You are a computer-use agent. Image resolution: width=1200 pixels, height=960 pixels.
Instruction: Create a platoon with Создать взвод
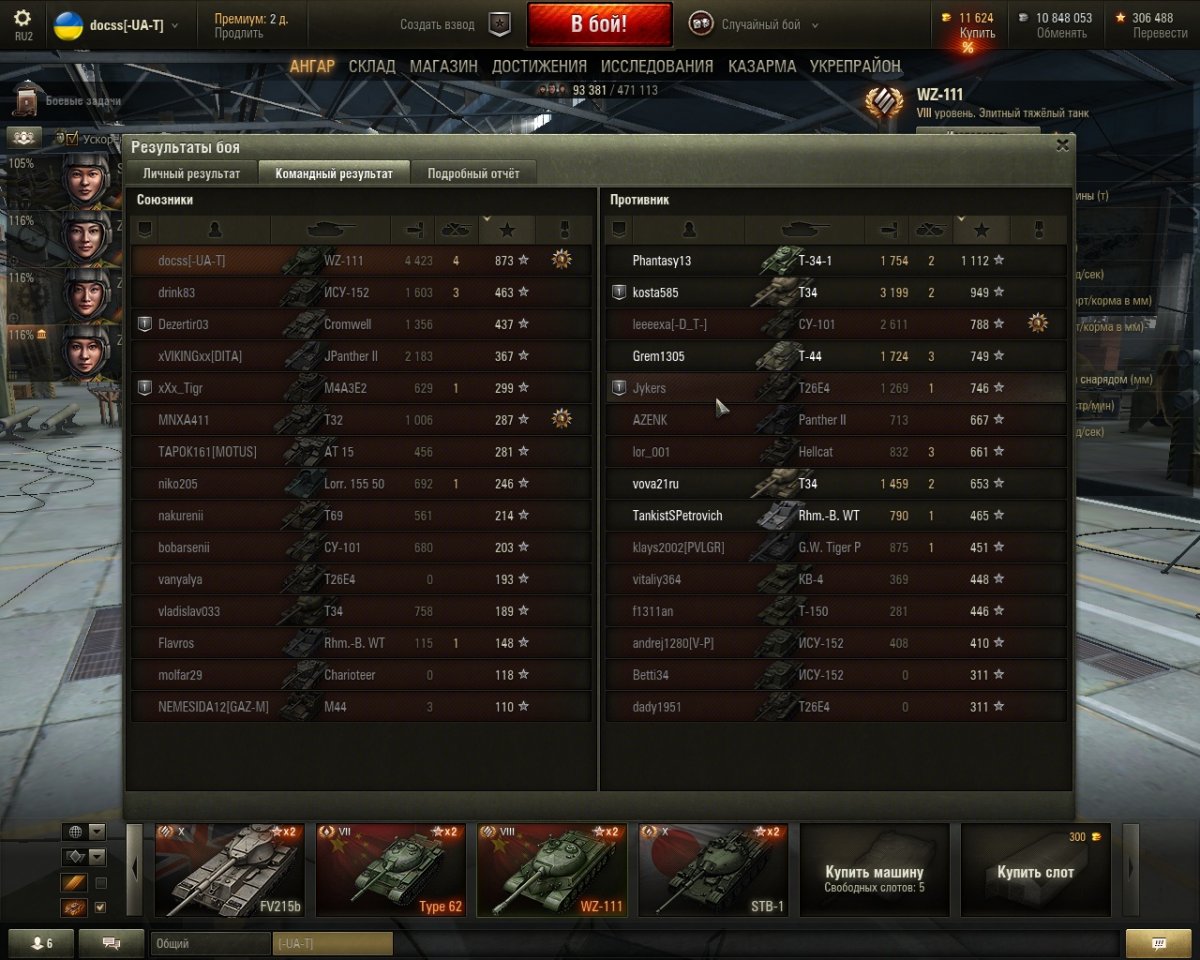pyautogui.click(x=454, y=25)
